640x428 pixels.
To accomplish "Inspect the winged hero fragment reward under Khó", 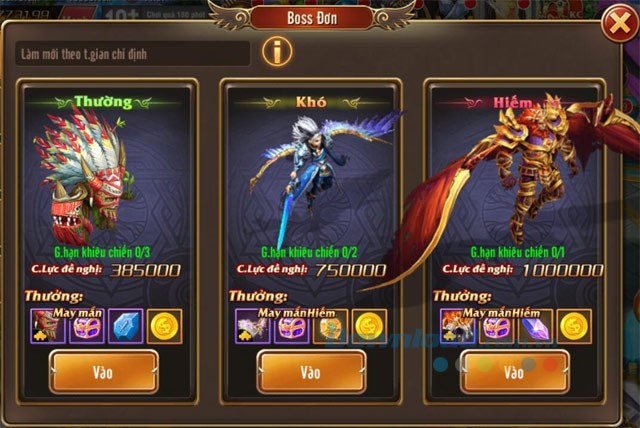I will (x=252, y=326).
